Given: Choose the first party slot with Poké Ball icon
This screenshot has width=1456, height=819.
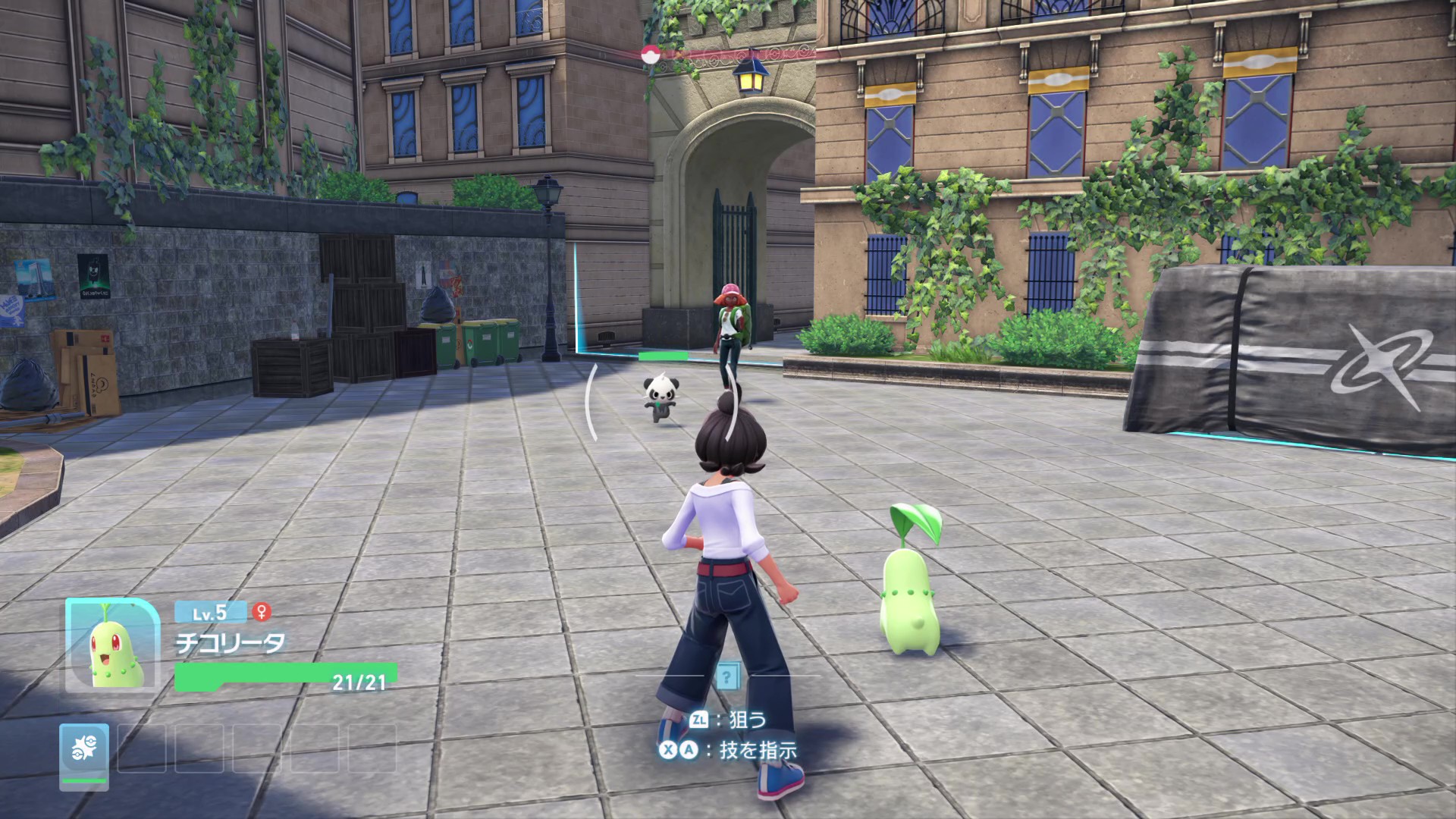Looking at the screenshot, I should (x=84, y=753).
